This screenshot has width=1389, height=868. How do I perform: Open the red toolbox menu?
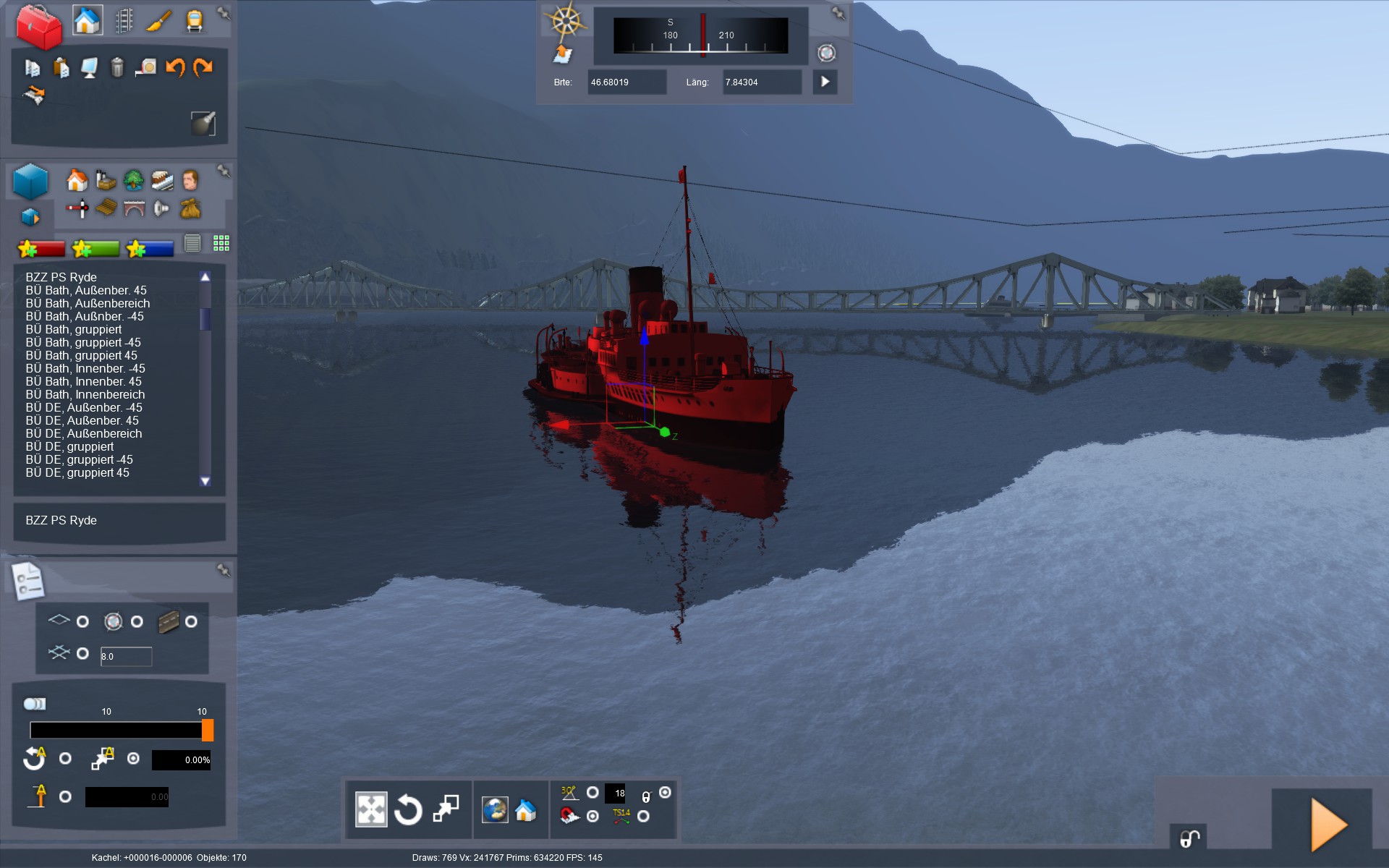[x=39, y=26]
